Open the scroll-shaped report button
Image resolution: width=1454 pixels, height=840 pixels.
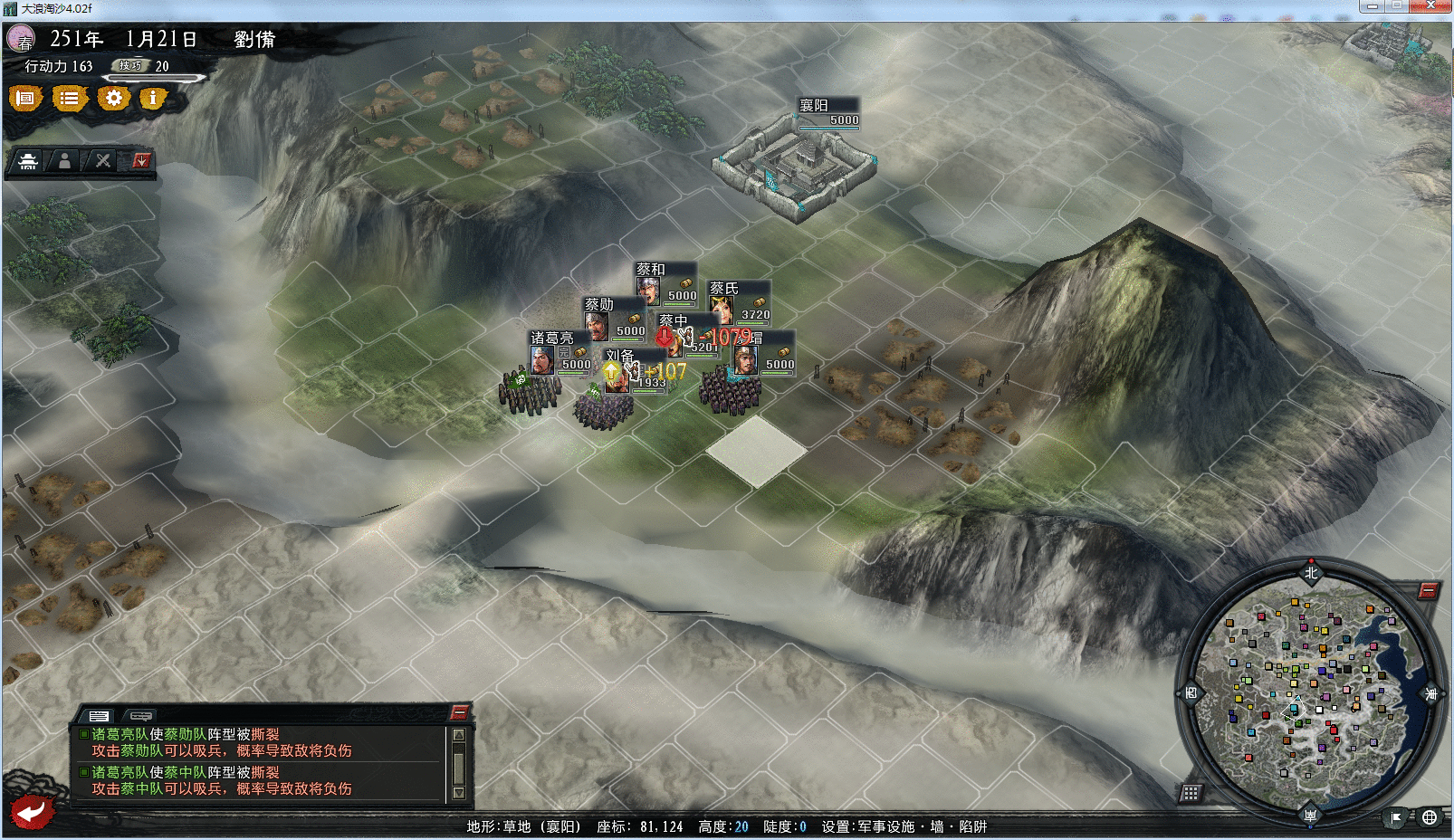[x=25, y=98]
